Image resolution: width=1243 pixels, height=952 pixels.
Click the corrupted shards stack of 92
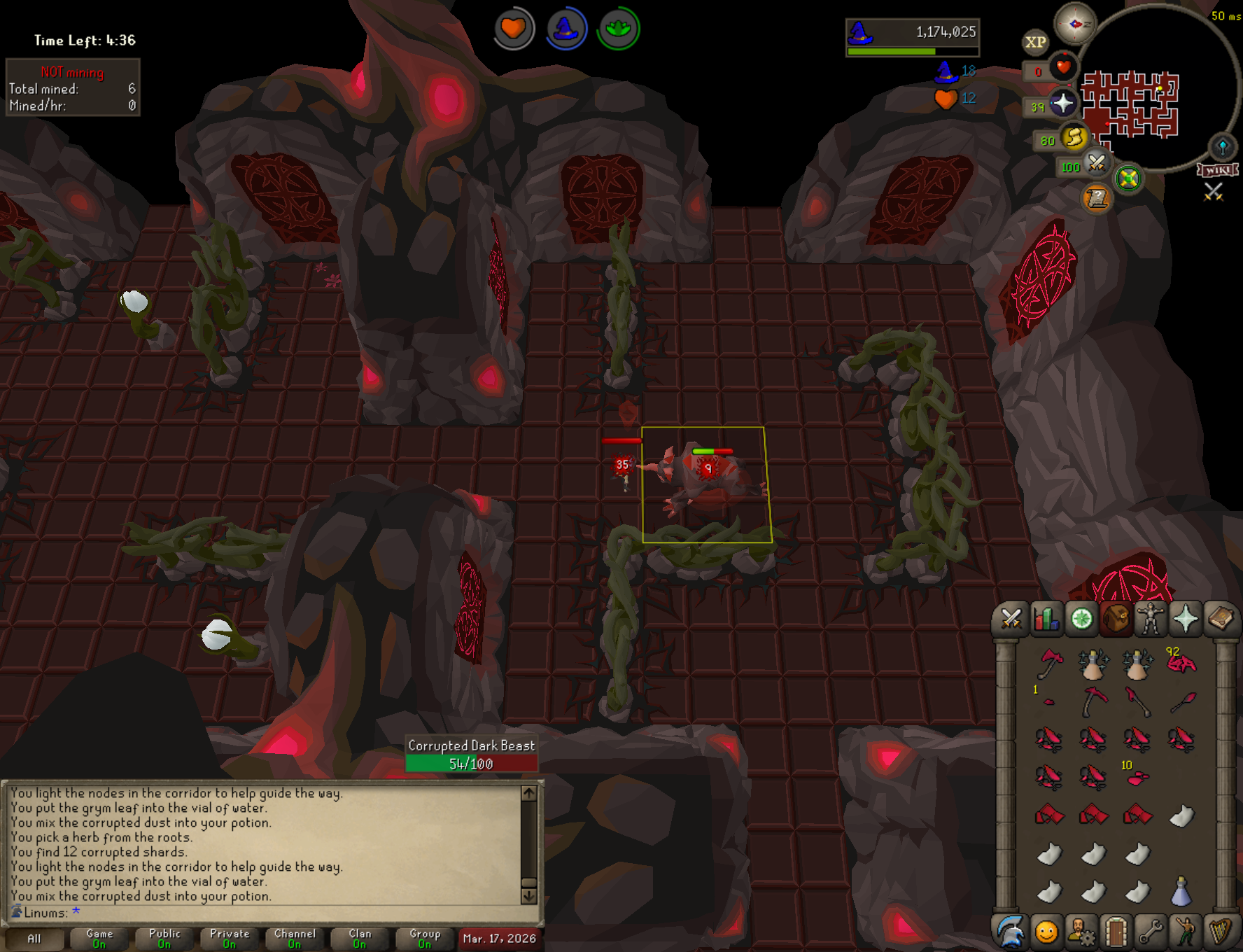pyautogui.click(x=1181, y=661)
